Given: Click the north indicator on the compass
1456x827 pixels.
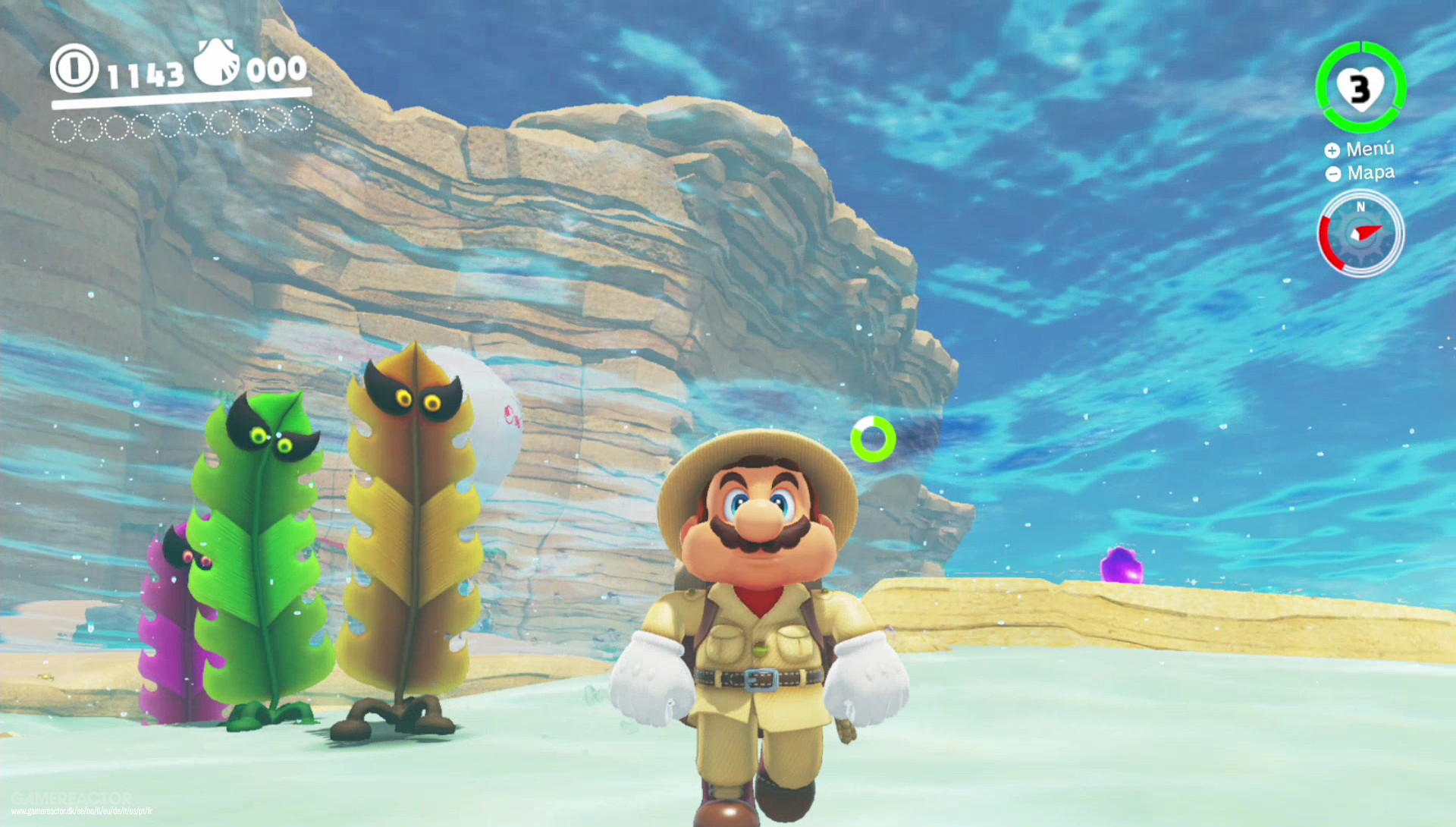Looking at the screenshot, I should click(1360, 205).
